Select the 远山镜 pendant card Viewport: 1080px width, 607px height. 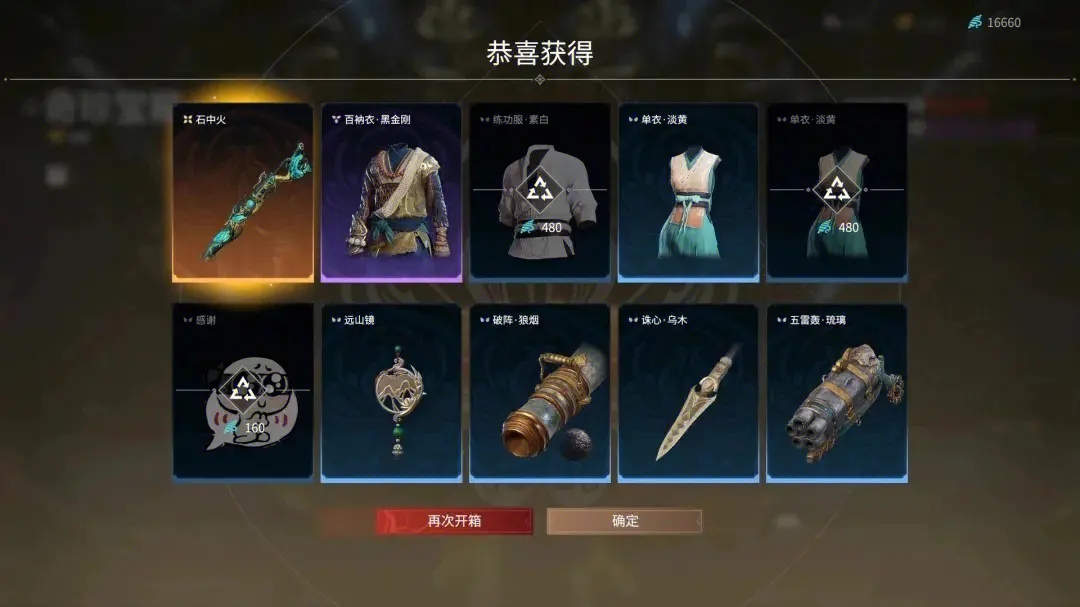point(391,393)
